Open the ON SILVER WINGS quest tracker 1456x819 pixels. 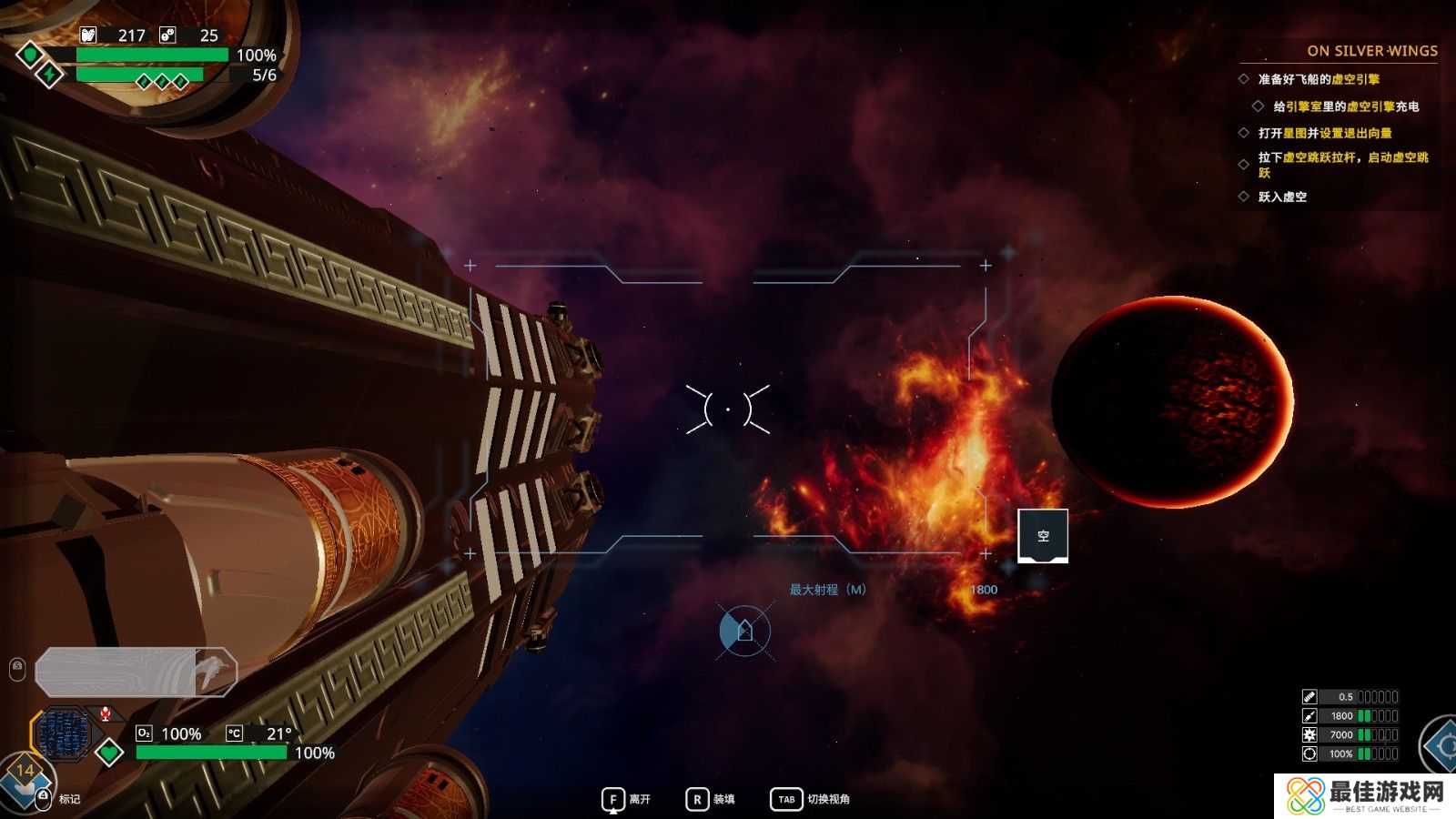coord(1371,51)
